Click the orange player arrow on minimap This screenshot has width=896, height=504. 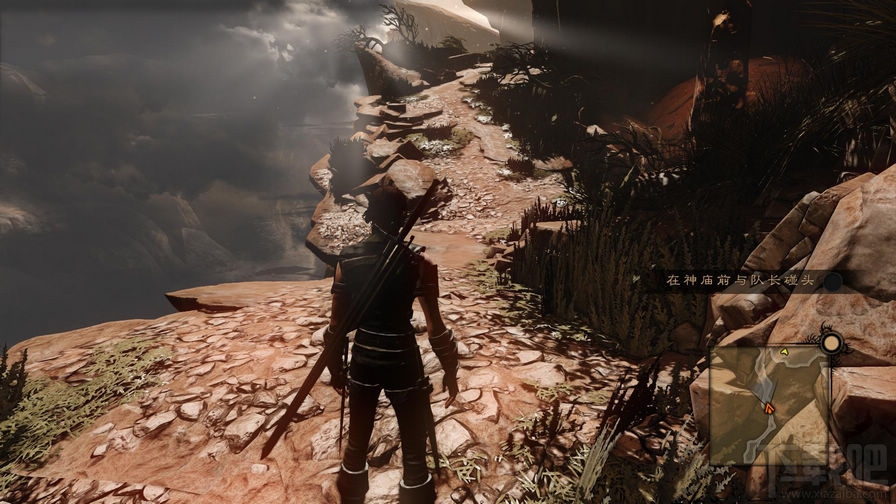768,407
